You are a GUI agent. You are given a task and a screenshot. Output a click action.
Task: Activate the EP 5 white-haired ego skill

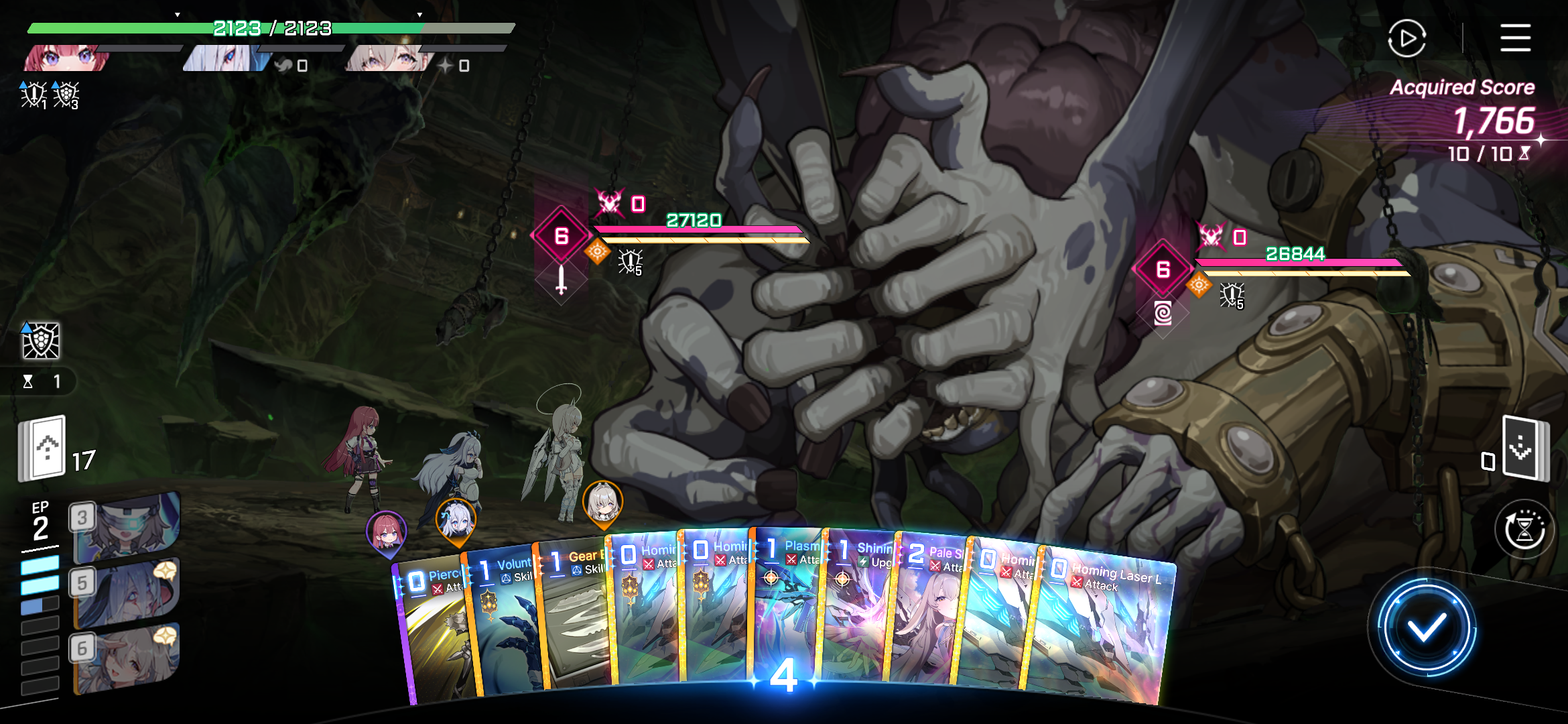click(126, 593)
